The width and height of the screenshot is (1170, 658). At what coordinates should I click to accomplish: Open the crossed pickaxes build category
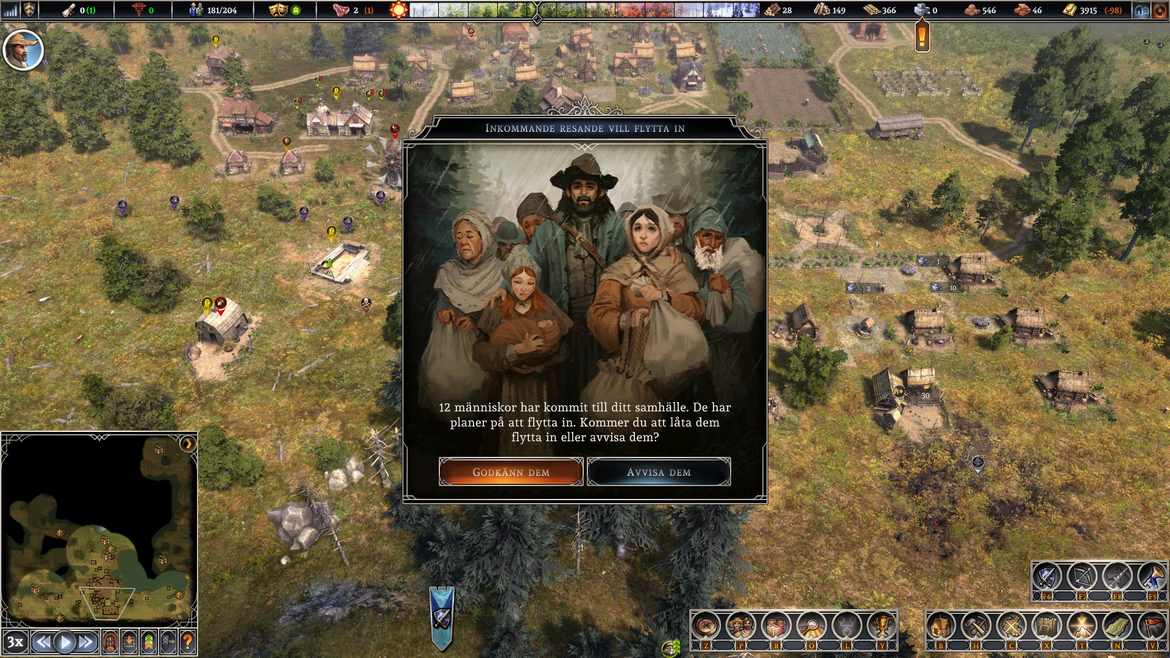[1011, 626]
